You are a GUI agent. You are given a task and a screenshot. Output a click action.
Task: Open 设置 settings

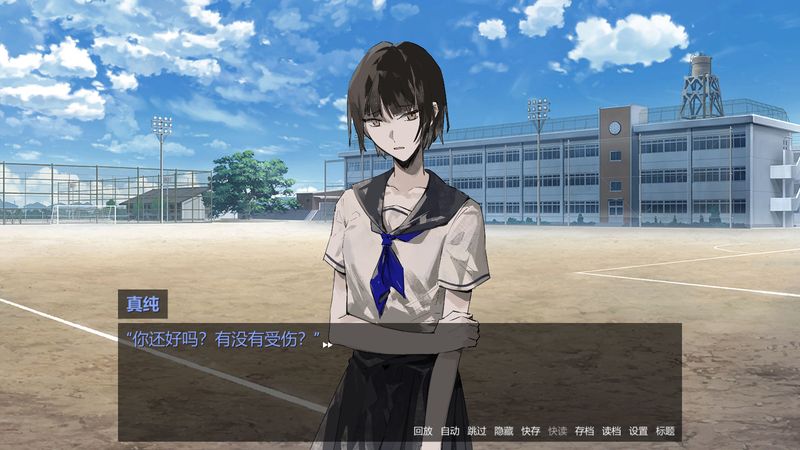pos(638,431)
